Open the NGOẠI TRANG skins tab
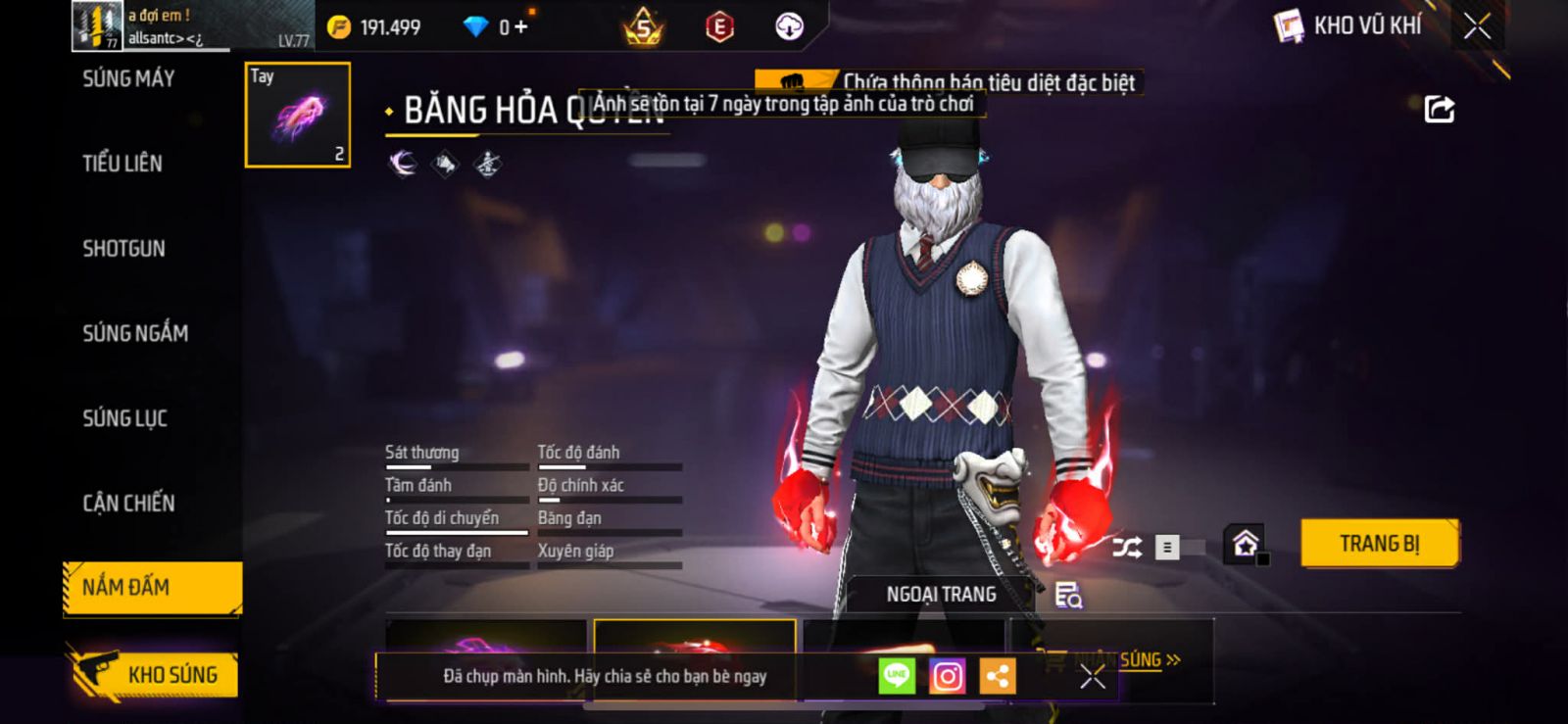Viewport: 1568px width, 724px height. click(x=941, y=595)
